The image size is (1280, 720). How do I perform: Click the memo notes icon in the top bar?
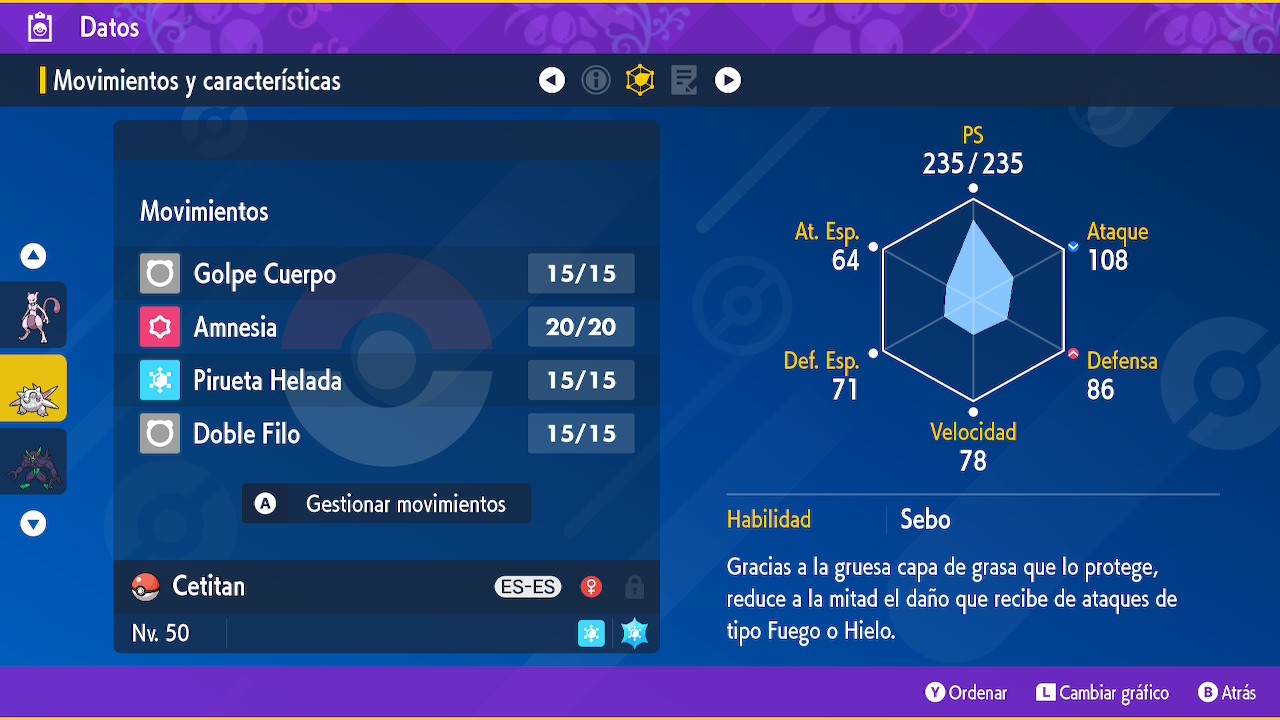(683, 80)
